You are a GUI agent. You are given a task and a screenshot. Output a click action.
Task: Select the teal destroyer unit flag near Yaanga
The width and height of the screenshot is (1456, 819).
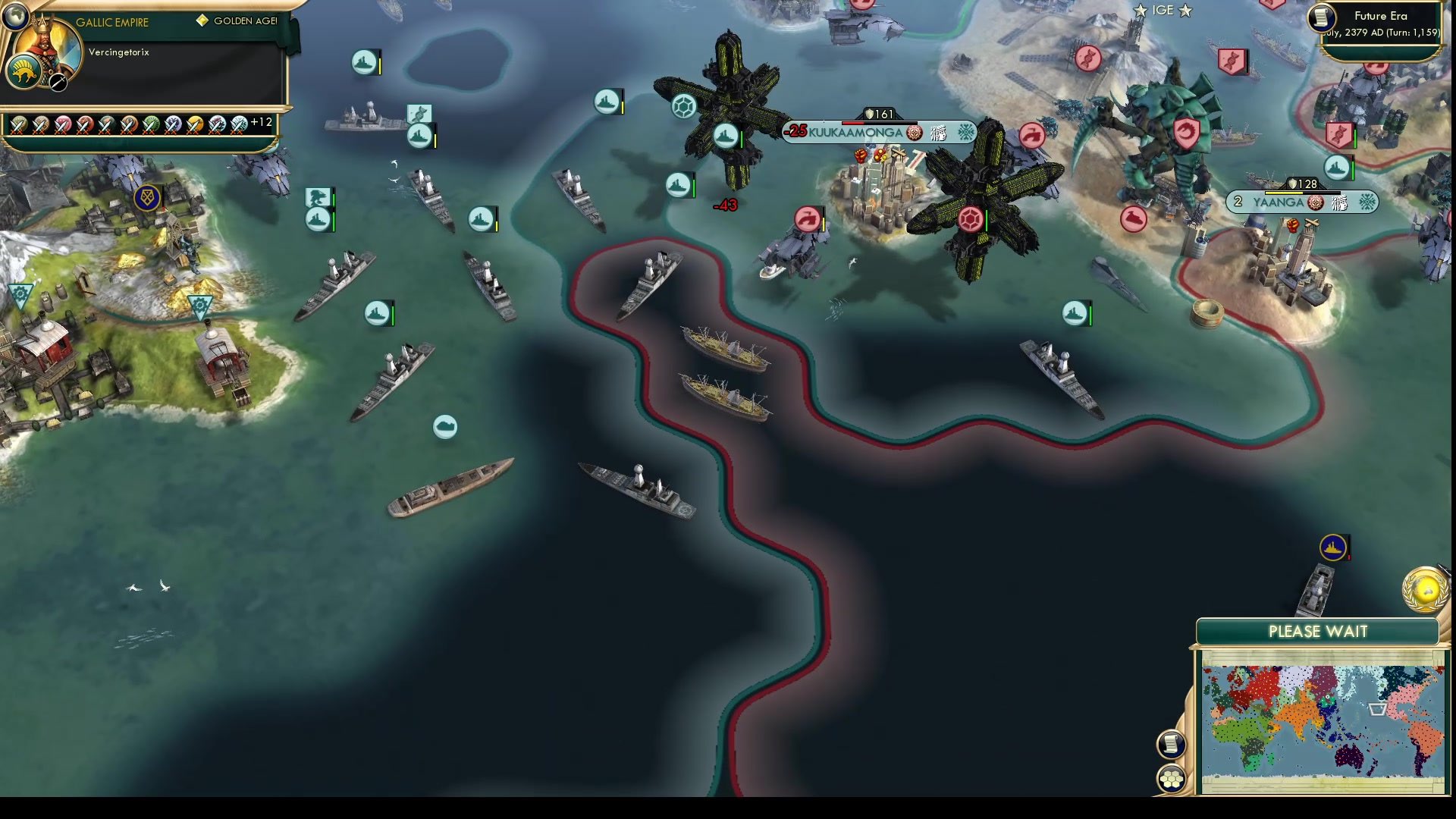[1336, 169]
